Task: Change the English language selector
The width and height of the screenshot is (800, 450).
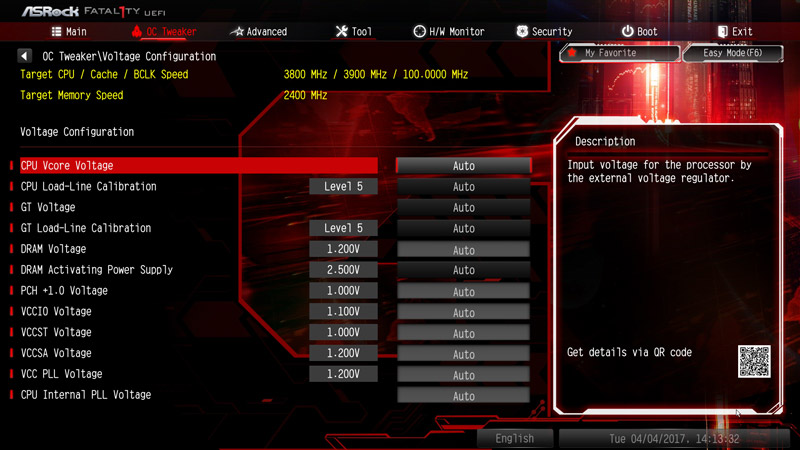Action: (x=515, y=438)
